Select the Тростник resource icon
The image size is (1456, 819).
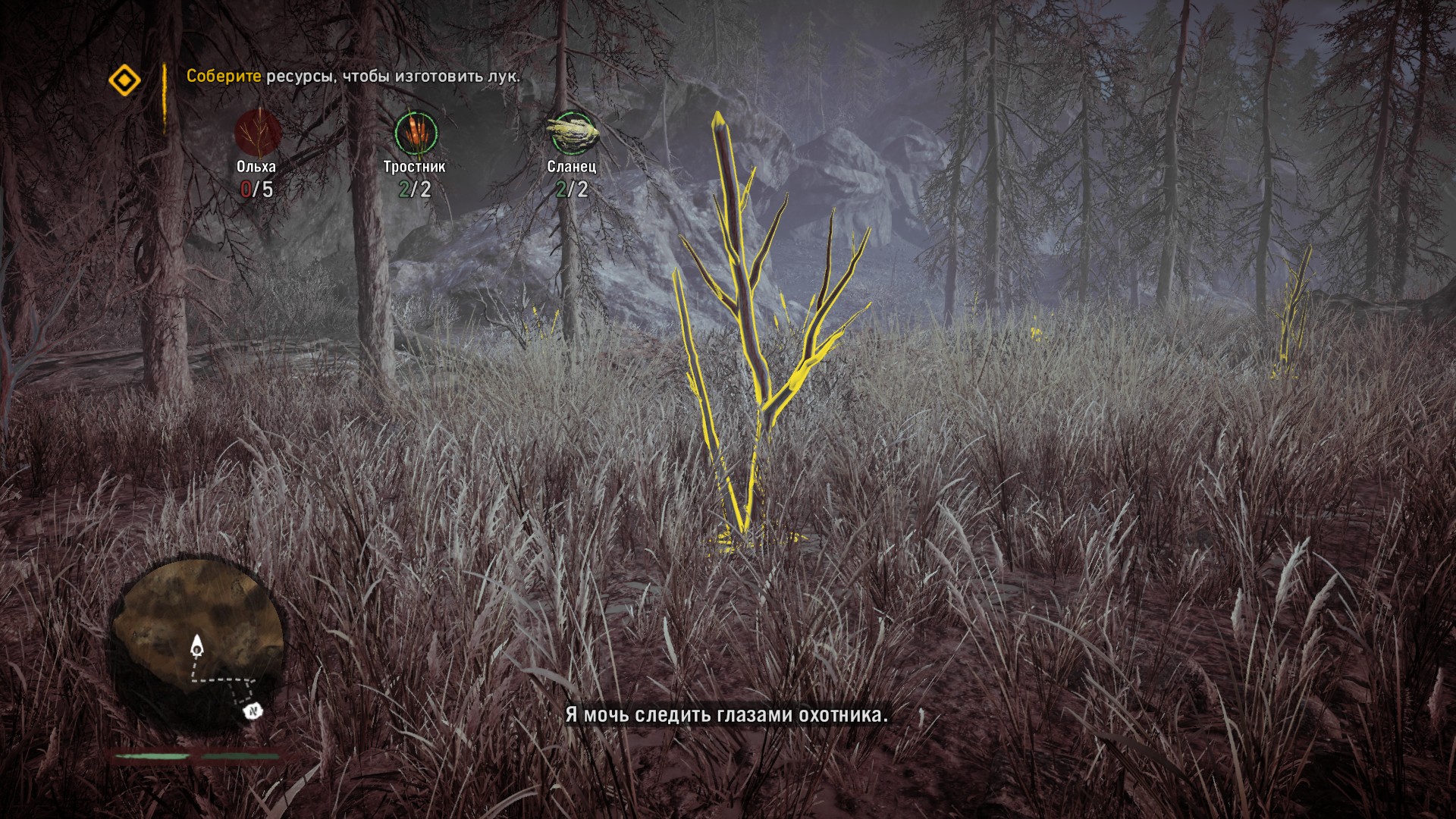(x=415, y=133)
